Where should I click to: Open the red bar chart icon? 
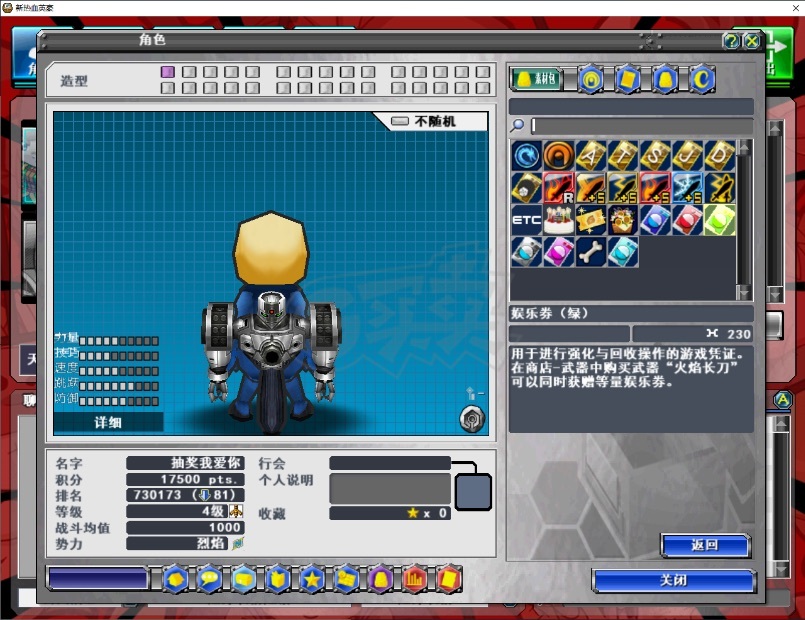[413, 578]
